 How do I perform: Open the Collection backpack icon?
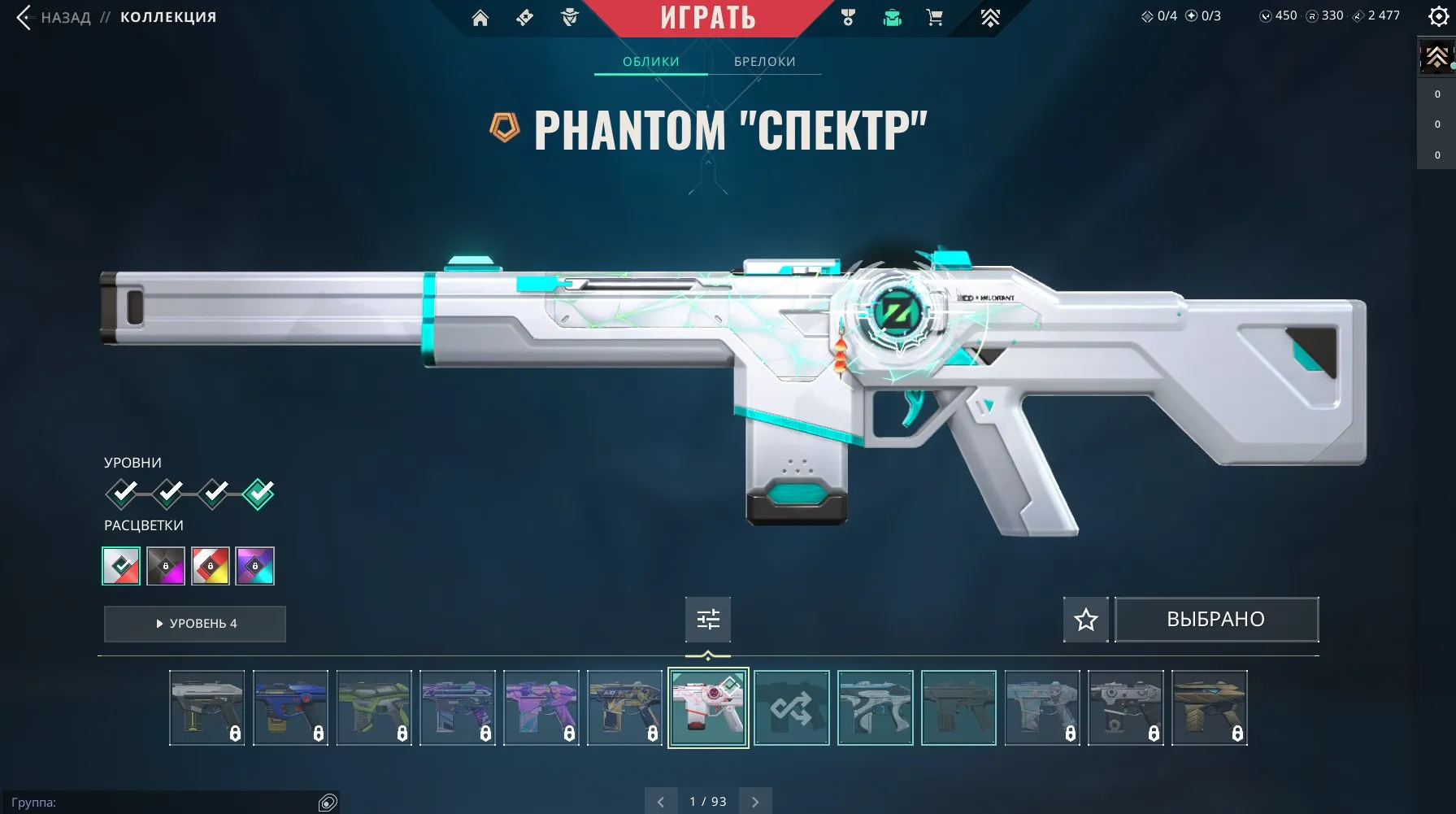tap(892, 17)
